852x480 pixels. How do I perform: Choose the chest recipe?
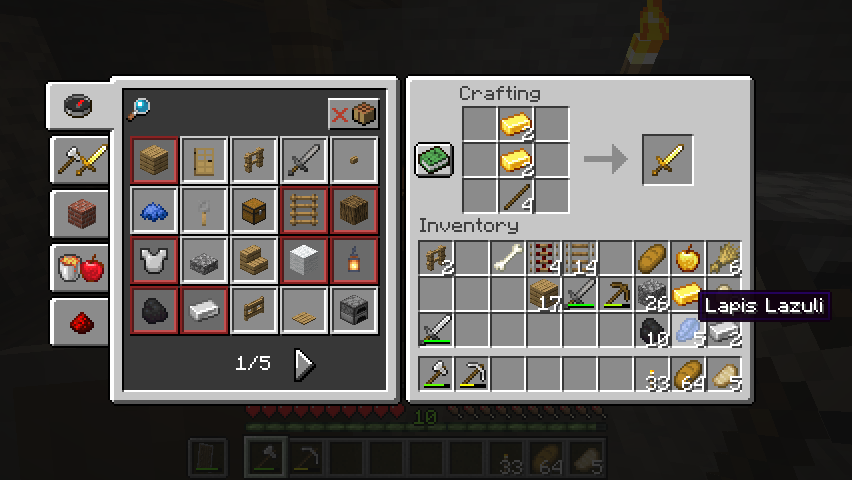click(254, 210)
